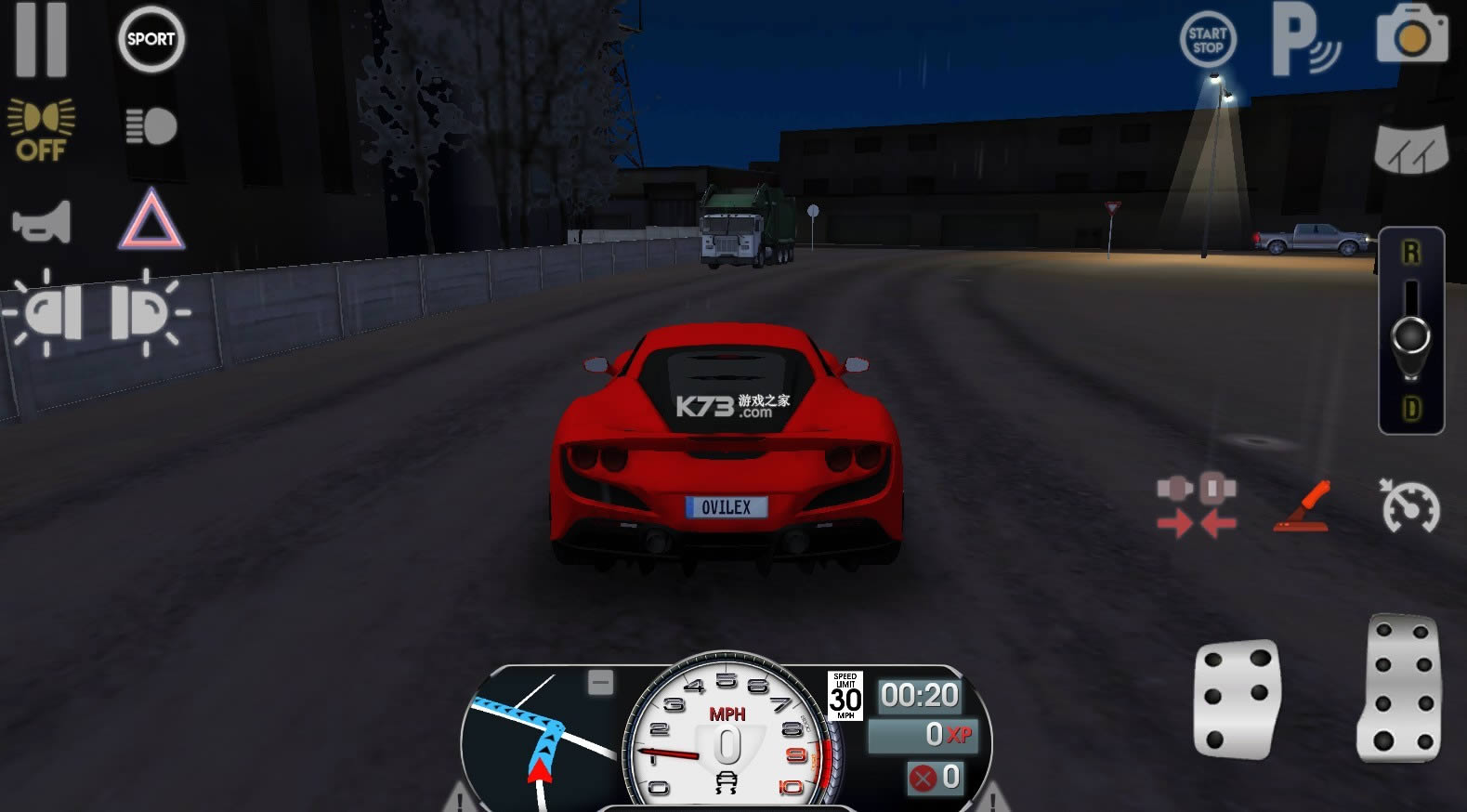The width and height of the screenshot is (1467, 812).
Task: Enable the cruise control speed limiter
Action: coord(1410,506)
